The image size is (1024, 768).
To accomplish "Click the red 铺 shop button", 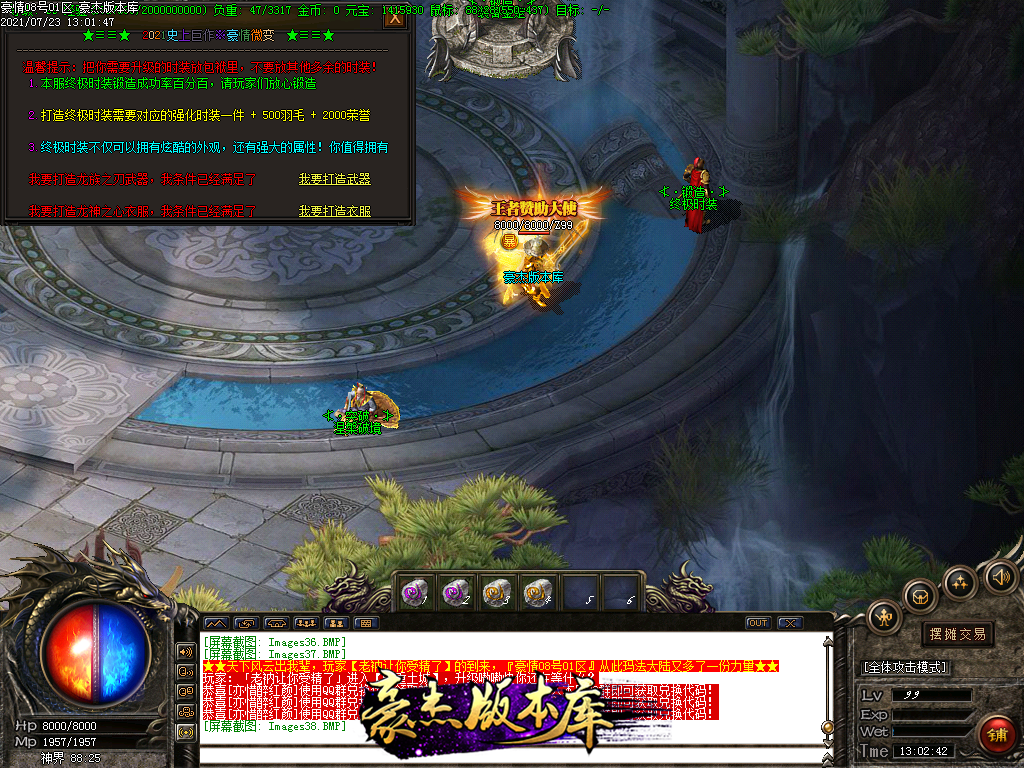I will [997, 736].
